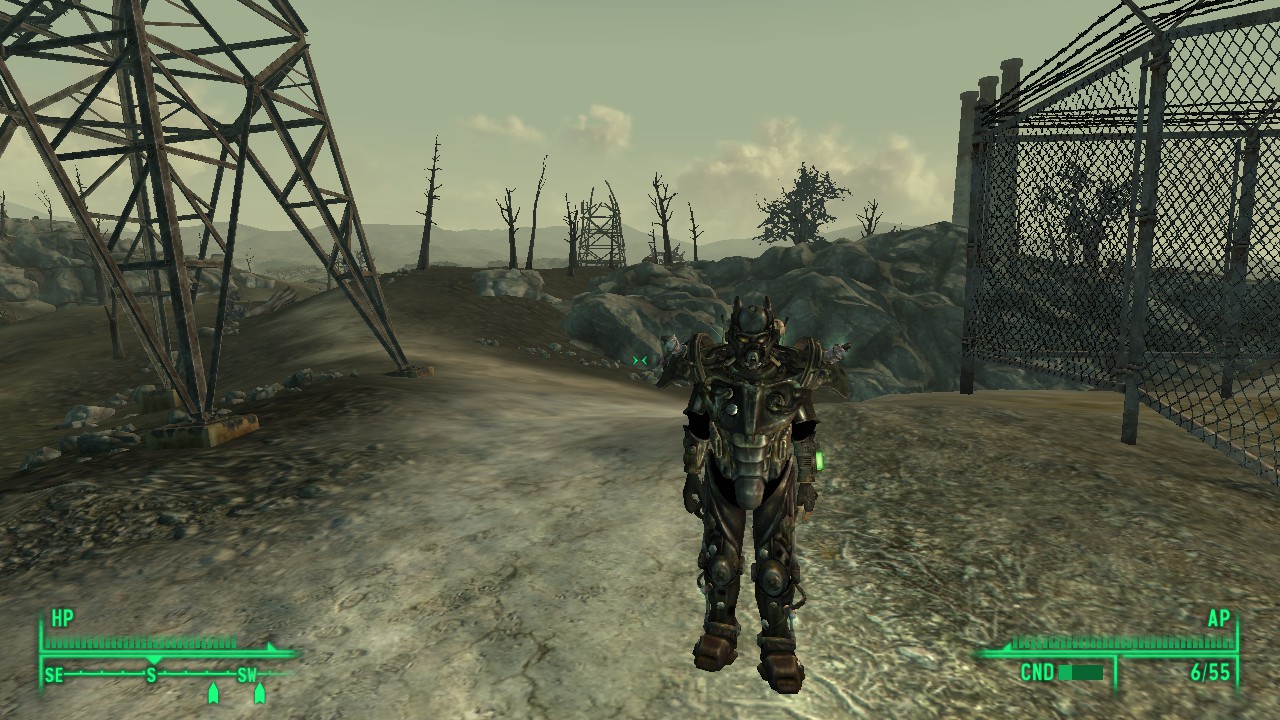Image resolution: width=1280 pixels, height=720 pixels.
Task: Click the S heading on the compass
Action: click(152, 674)
